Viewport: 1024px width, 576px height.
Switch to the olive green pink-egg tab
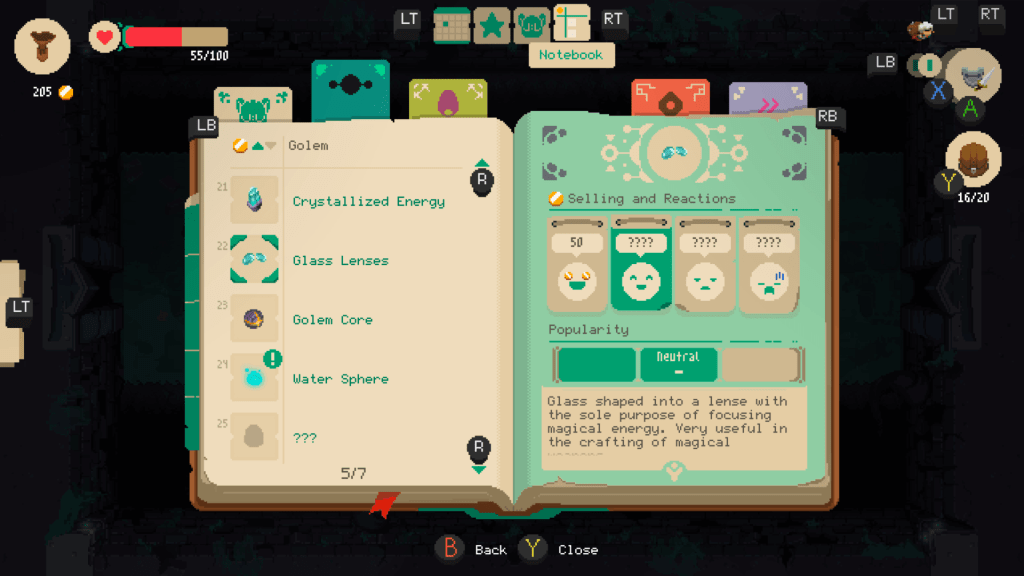pyautogui.click(x=447, y=99)
